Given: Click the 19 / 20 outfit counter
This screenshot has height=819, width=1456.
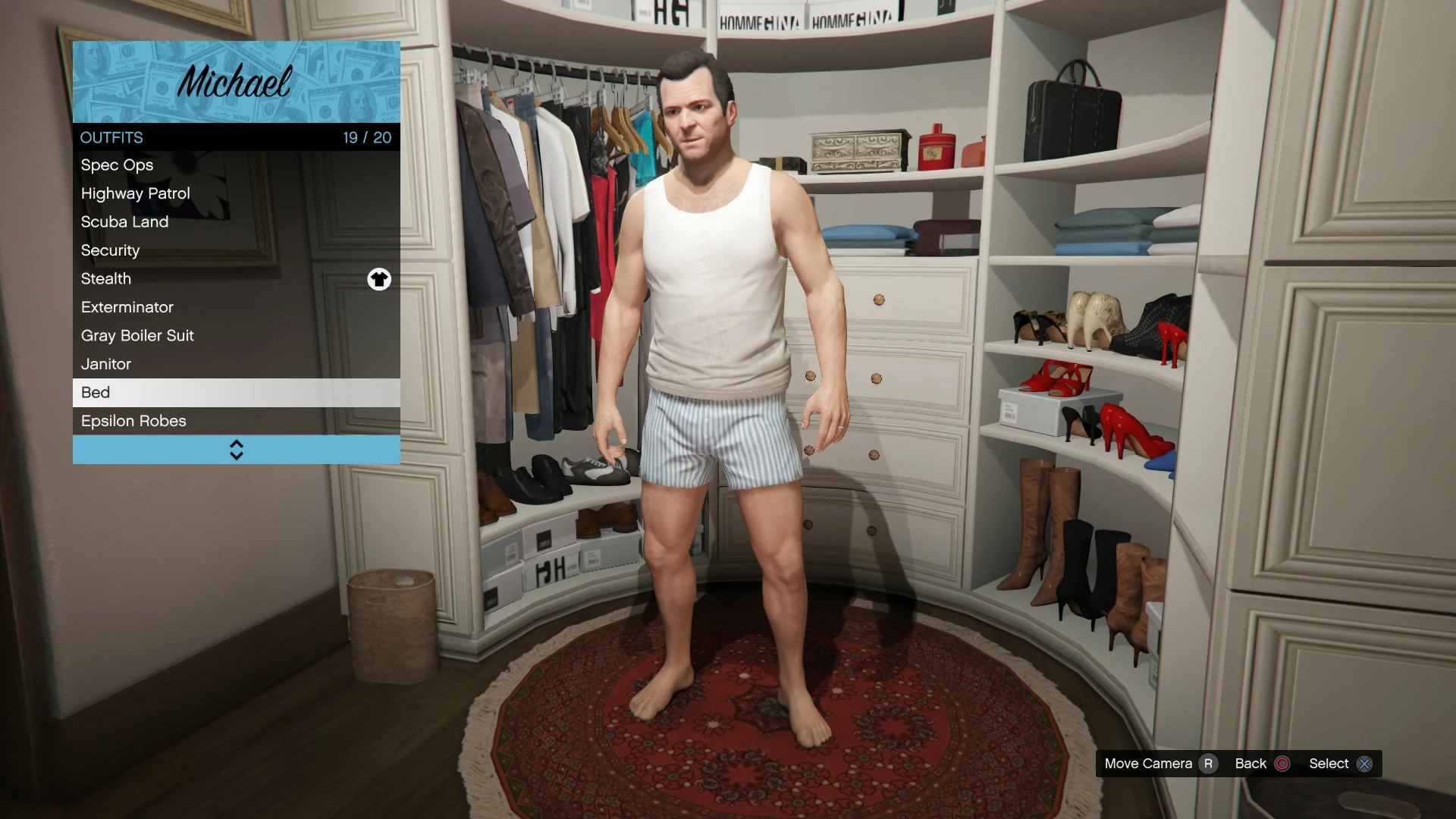Looking at the screenshot, I should (367, 137).
